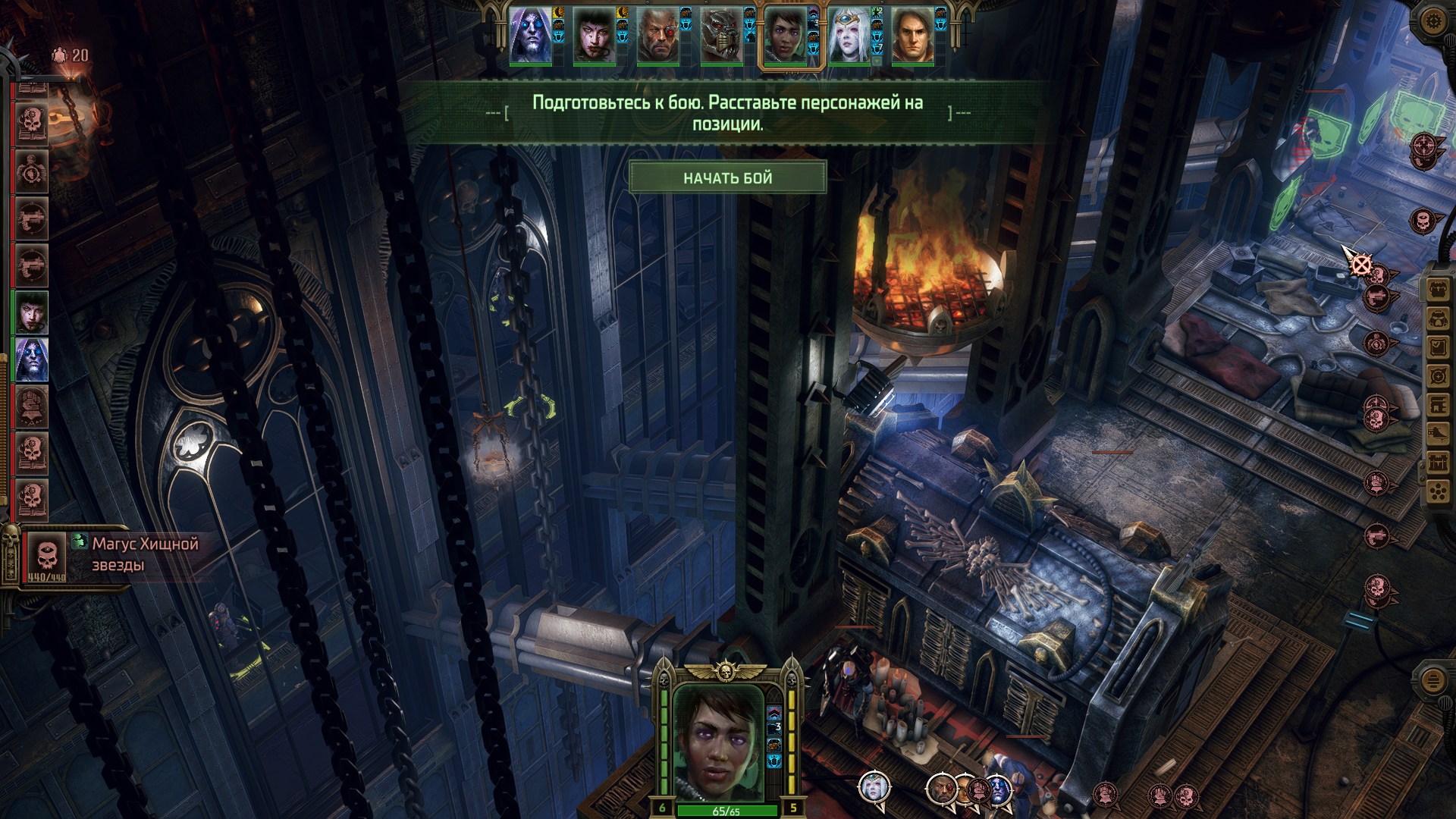Select the armored beast-mask helmet portrait
The height and width of the screenshot is (819, 1456).
(721, 36)
